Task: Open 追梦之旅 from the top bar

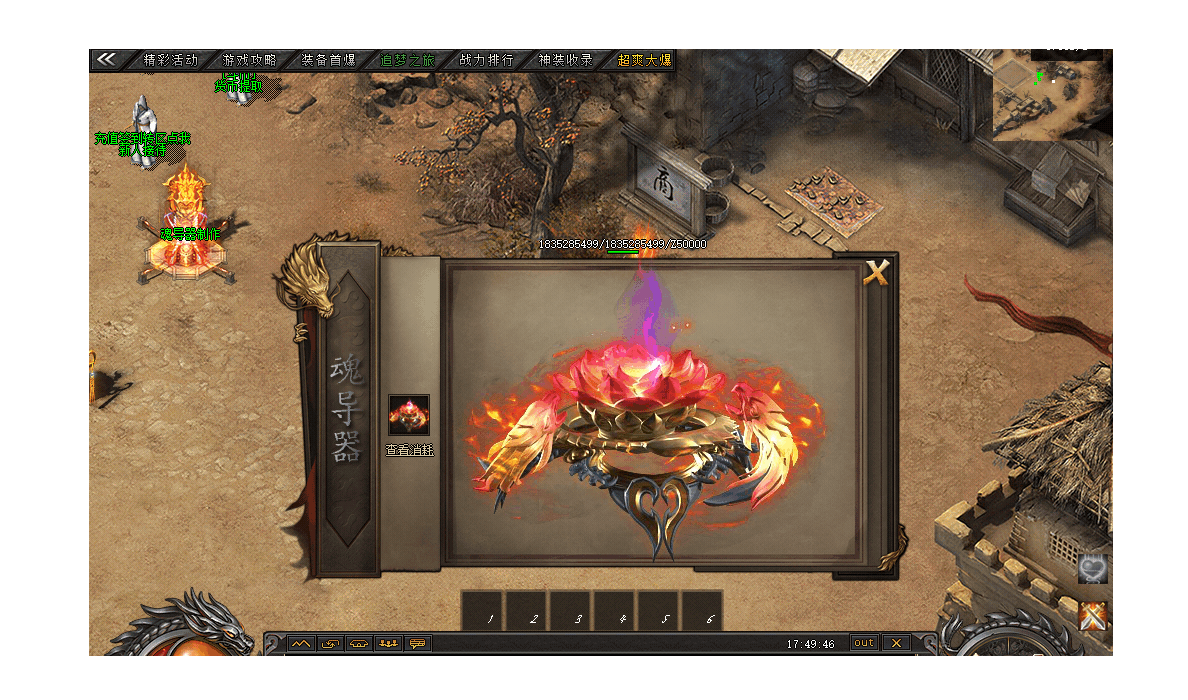Action: pos(408,60)
